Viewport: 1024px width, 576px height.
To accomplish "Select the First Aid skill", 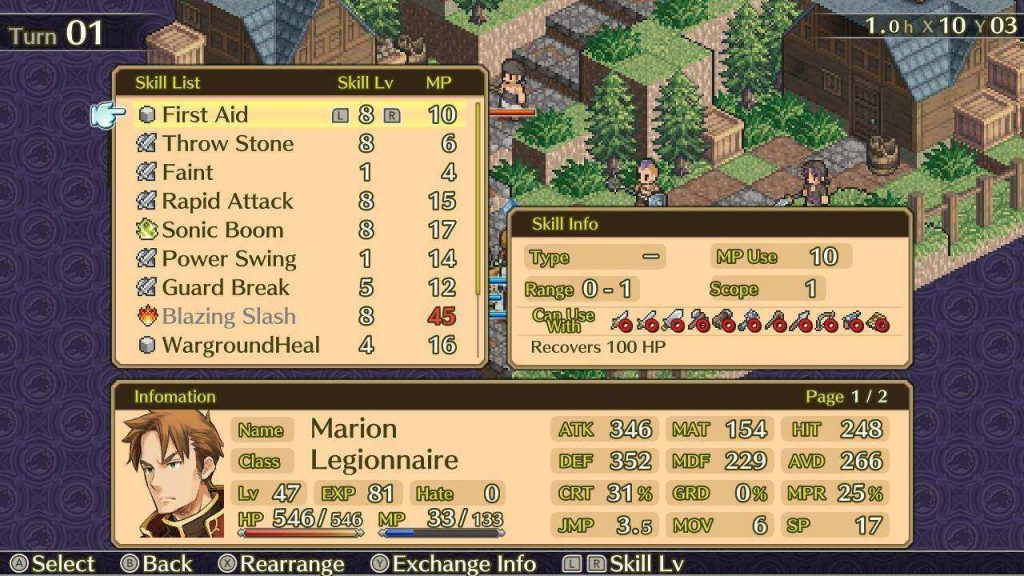I will tap(205, 115).
